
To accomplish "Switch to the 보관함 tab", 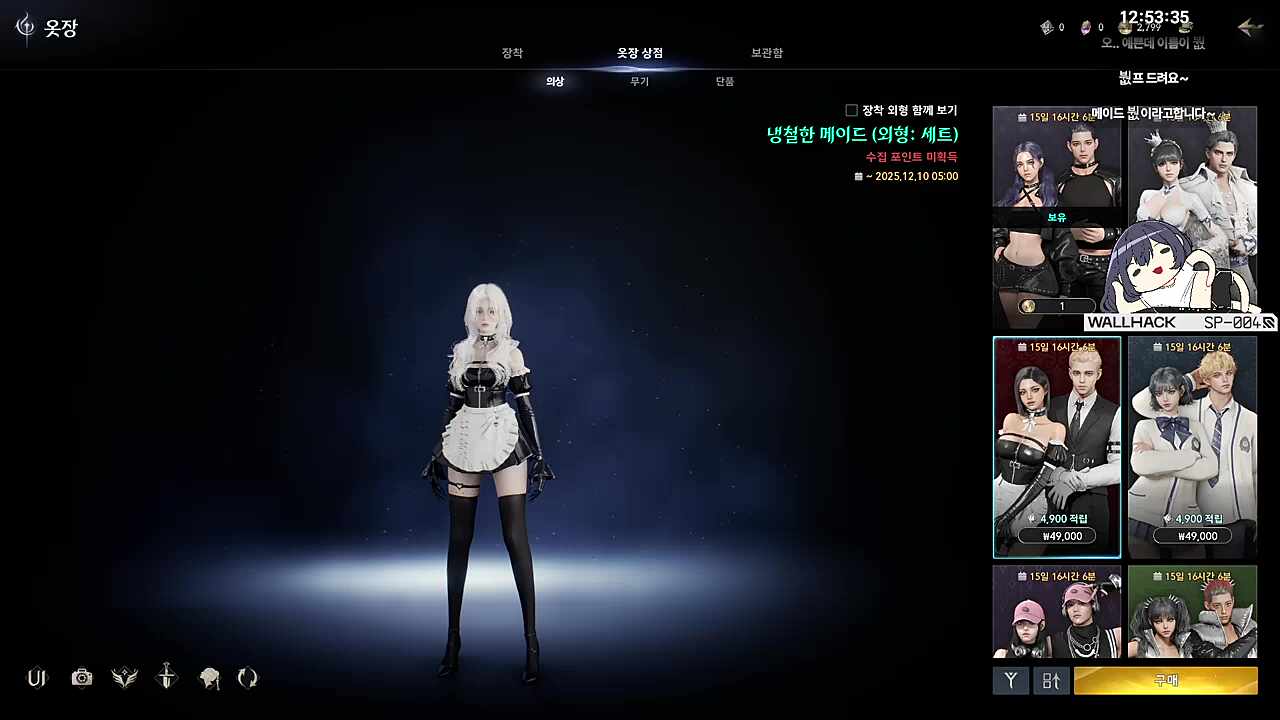I will 766,53.
